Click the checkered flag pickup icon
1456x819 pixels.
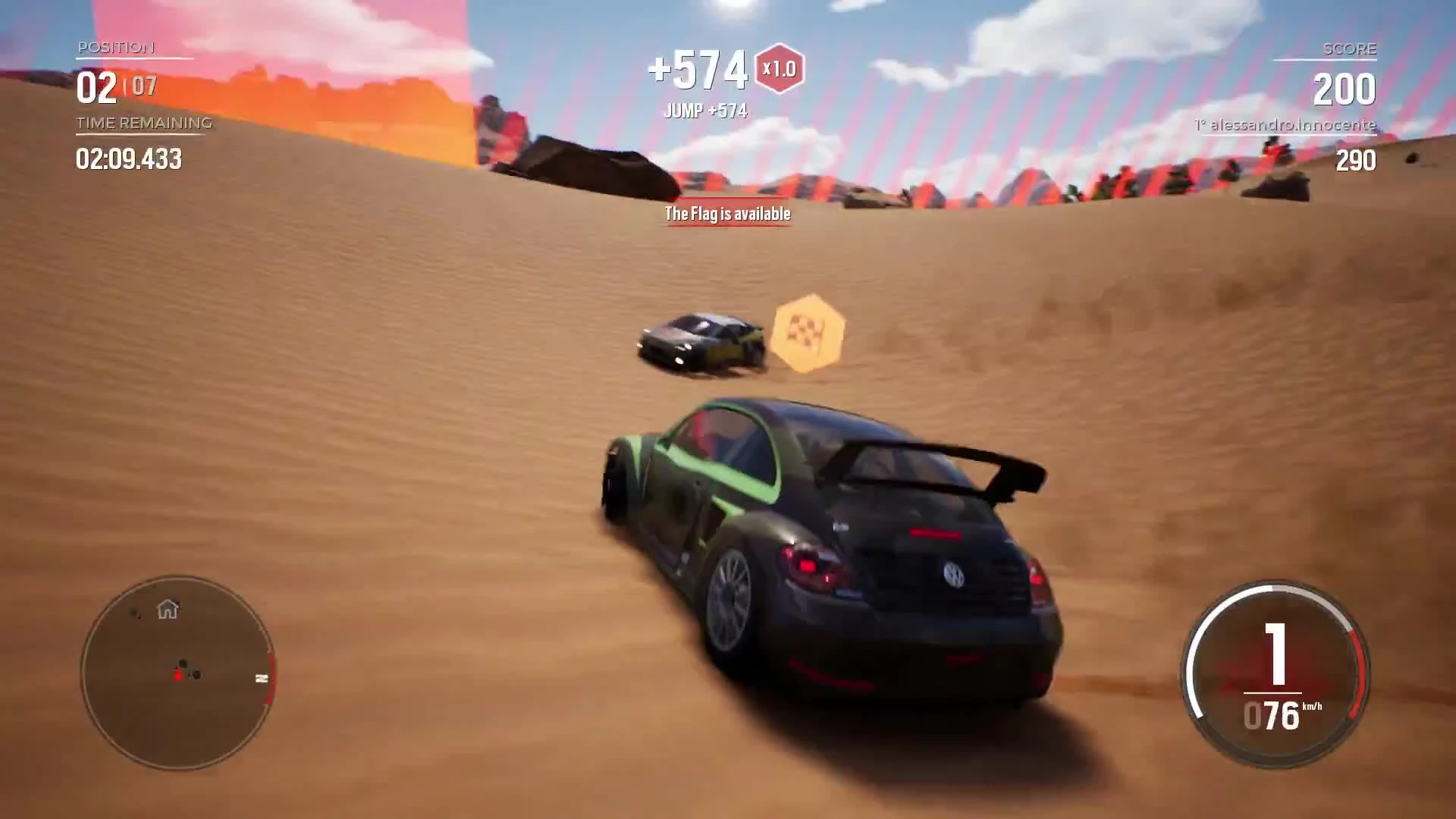(809, 334)
